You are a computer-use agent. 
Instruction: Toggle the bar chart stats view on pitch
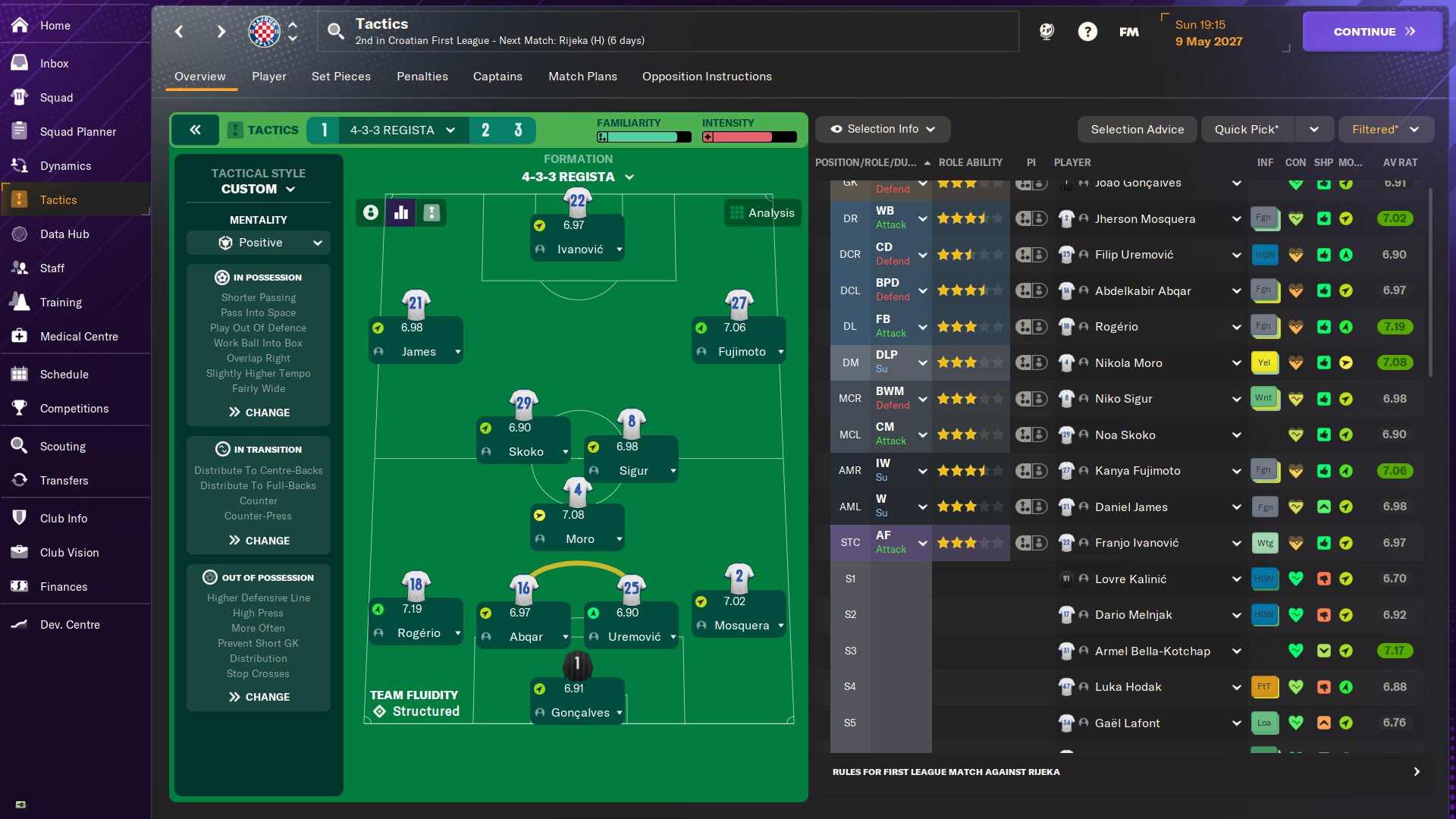click(x=400, y=212)
